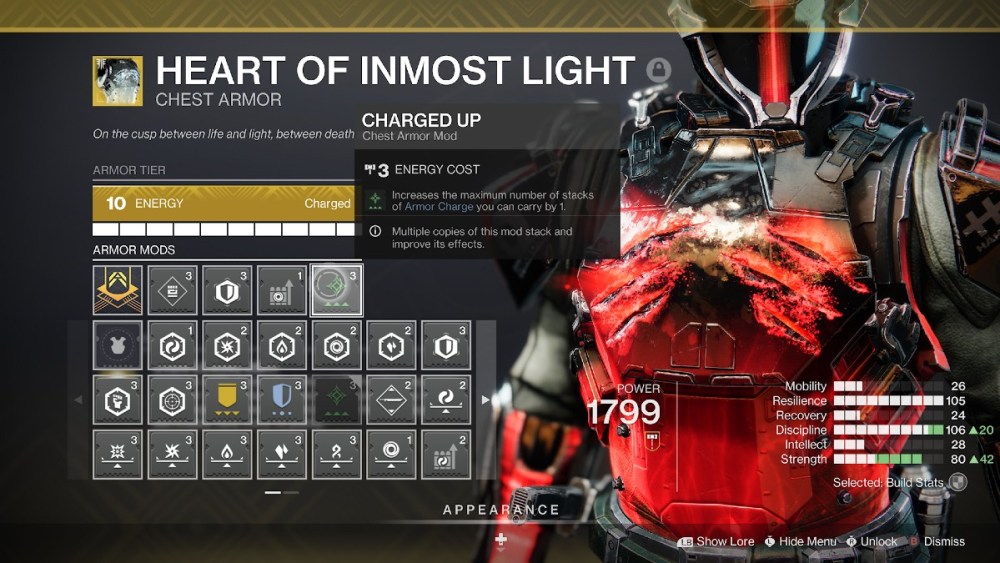Click the Heart of Inmost Light item icon

pos(117,81)
